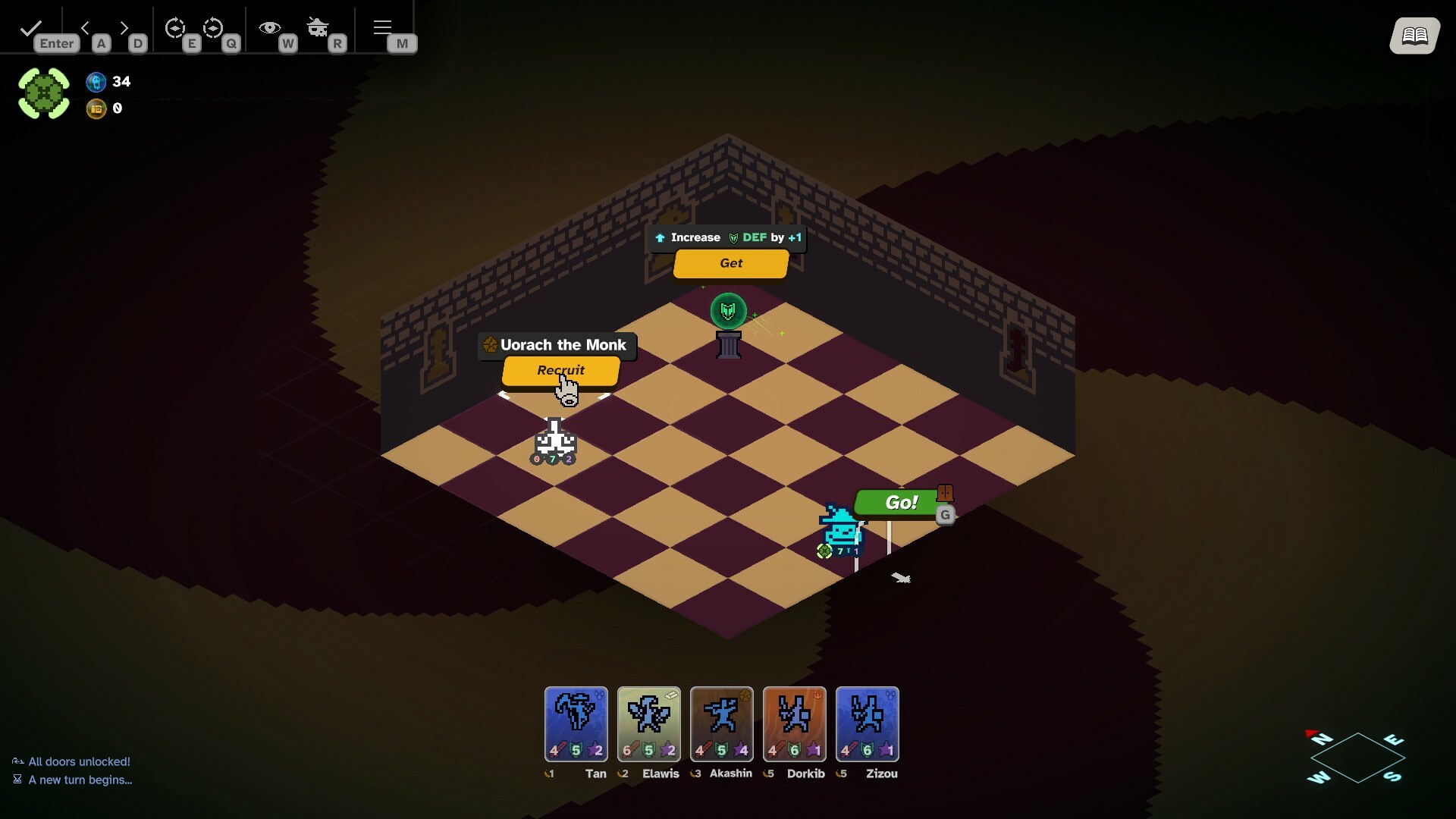This screenshot has width=1456, height=819.
Task: Select the confirm checkmark Enter icon
Action: click(x=30, y=27)
